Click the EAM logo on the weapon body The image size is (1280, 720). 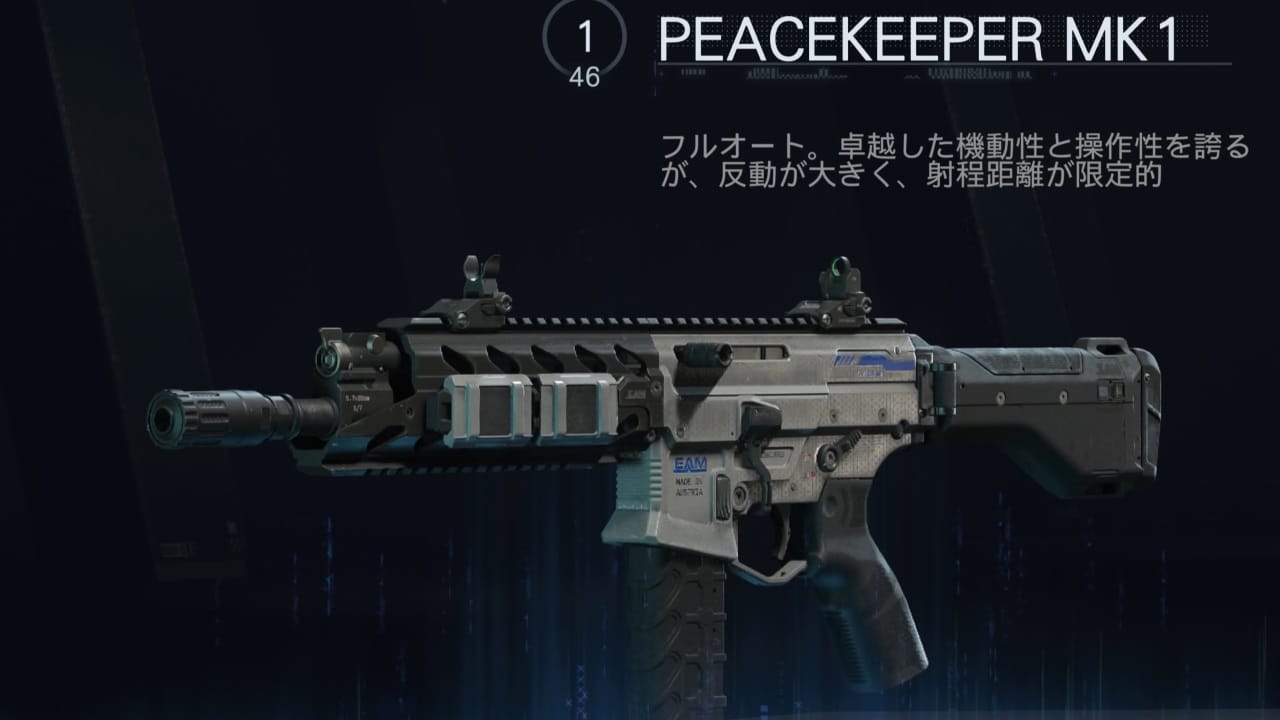692,463
